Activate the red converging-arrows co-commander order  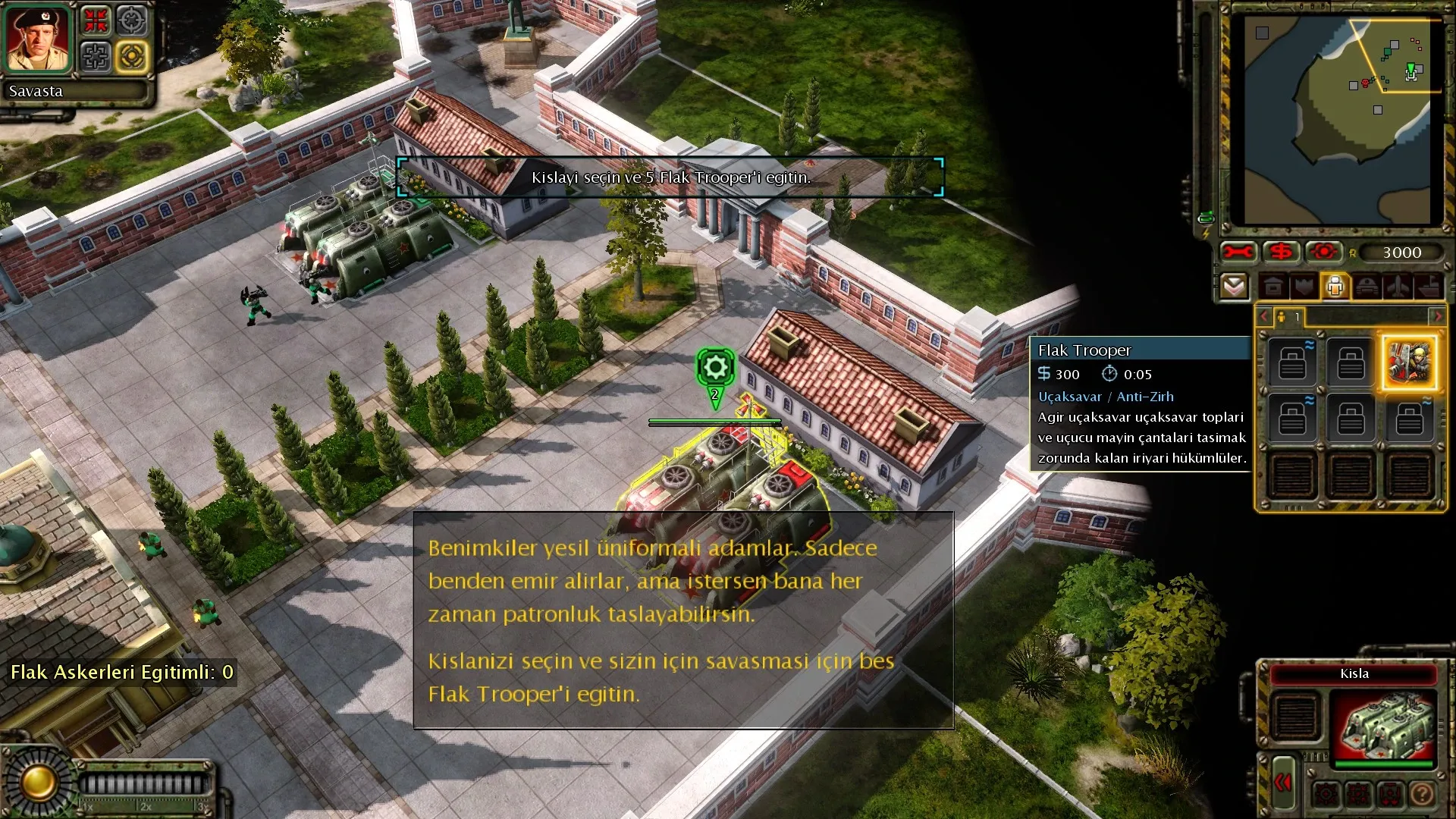(96, 21)
